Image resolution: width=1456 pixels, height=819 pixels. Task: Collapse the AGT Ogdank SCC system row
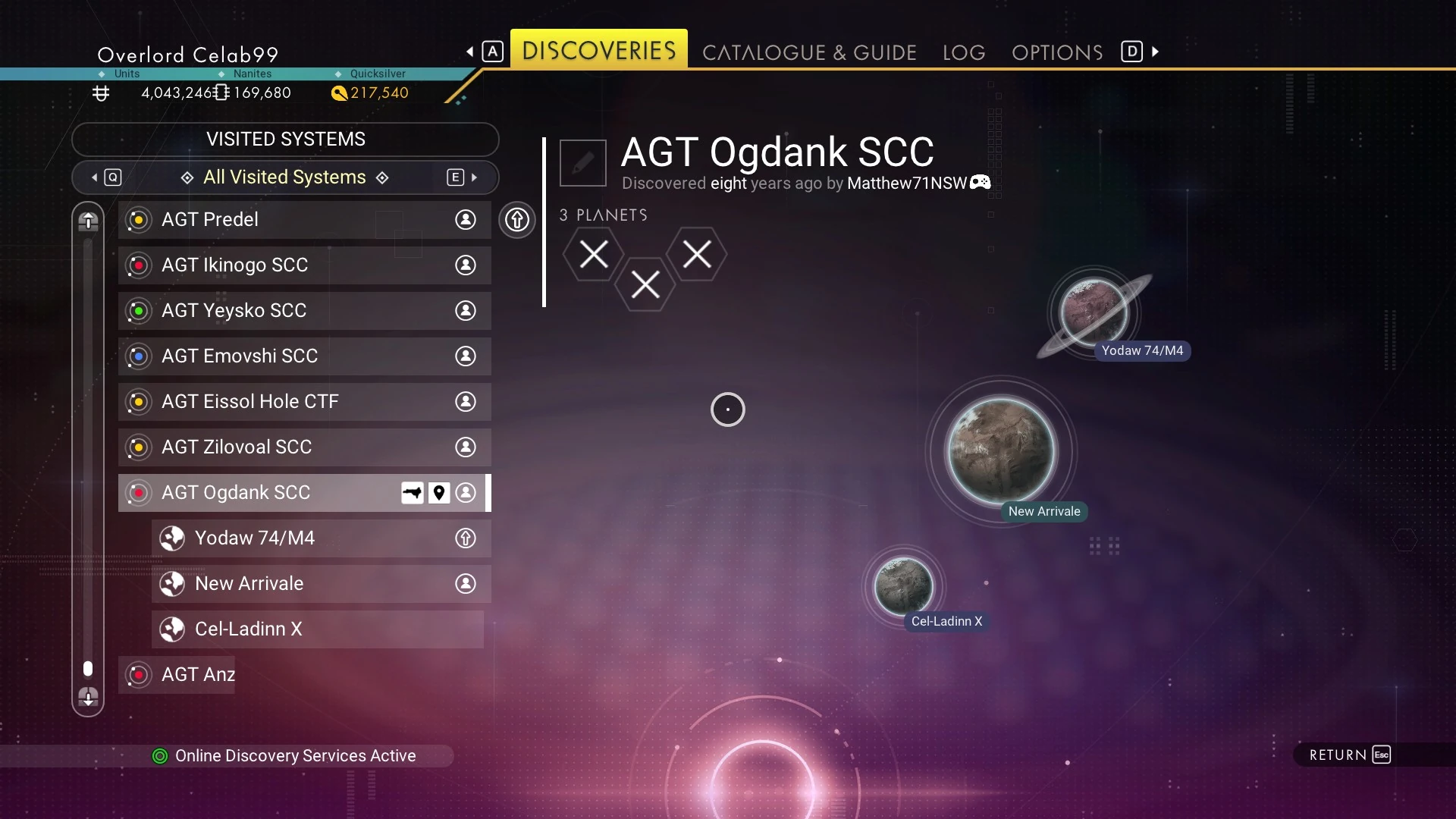[258, 493]
